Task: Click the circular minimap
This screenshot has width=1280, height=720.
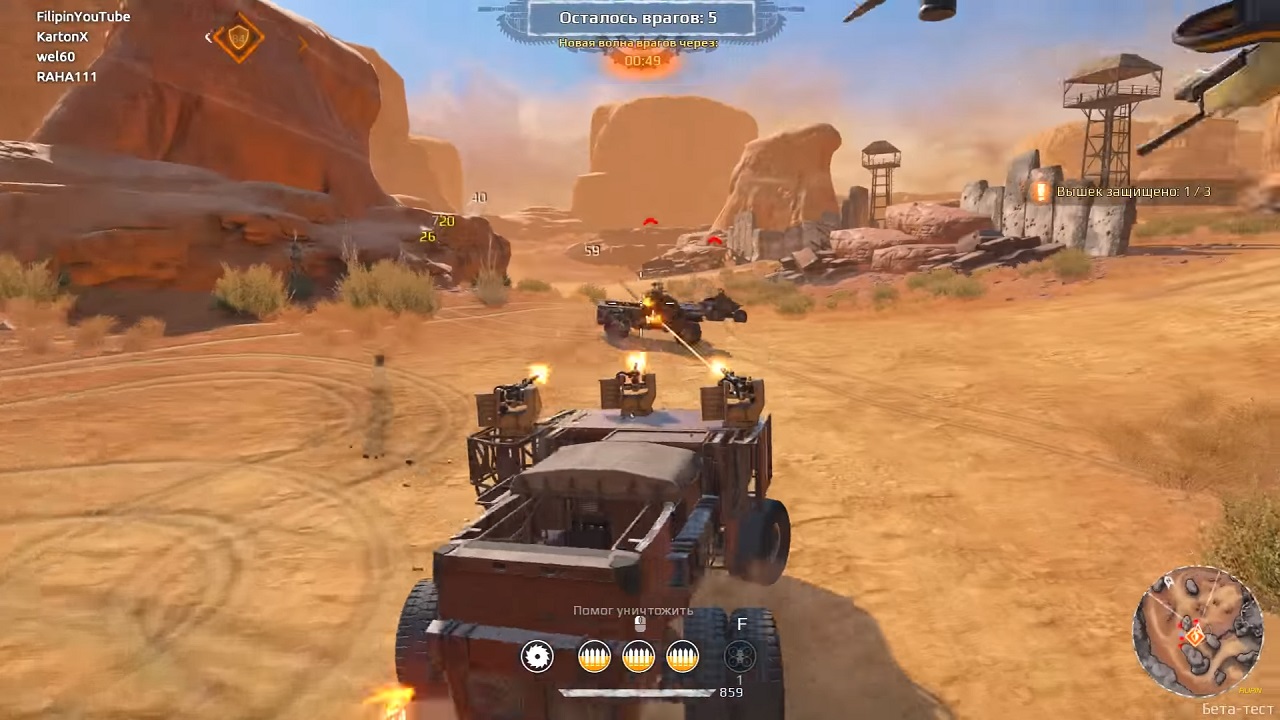Action: coord(1197,631)
